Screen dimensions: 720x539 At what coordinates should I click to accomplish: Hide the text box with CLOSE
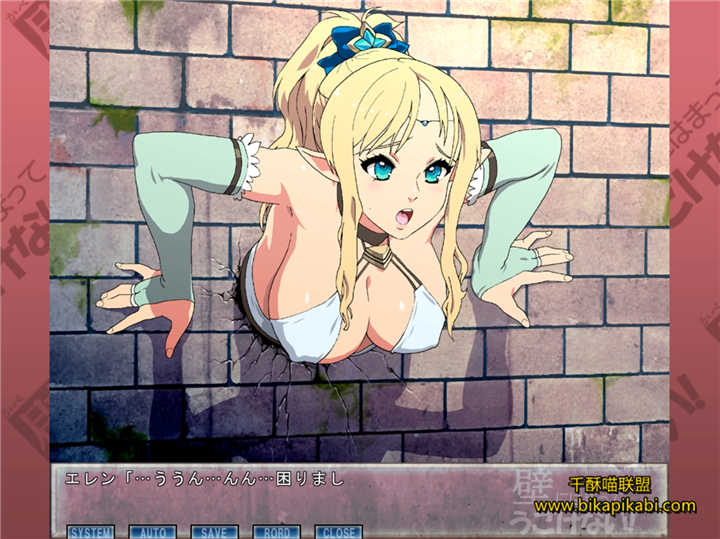pyautogui.click(x=337, y=532)
